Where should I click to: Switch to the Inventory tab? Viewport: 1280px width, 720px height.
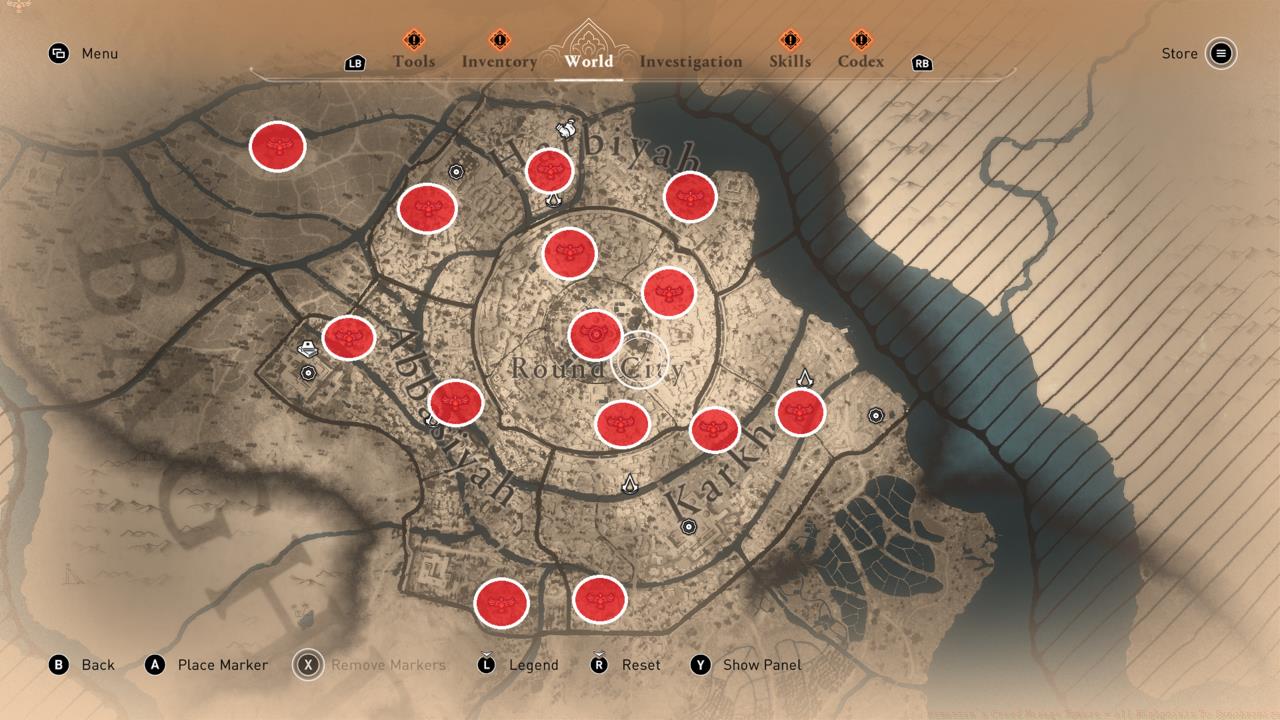(x=499, y=62)
